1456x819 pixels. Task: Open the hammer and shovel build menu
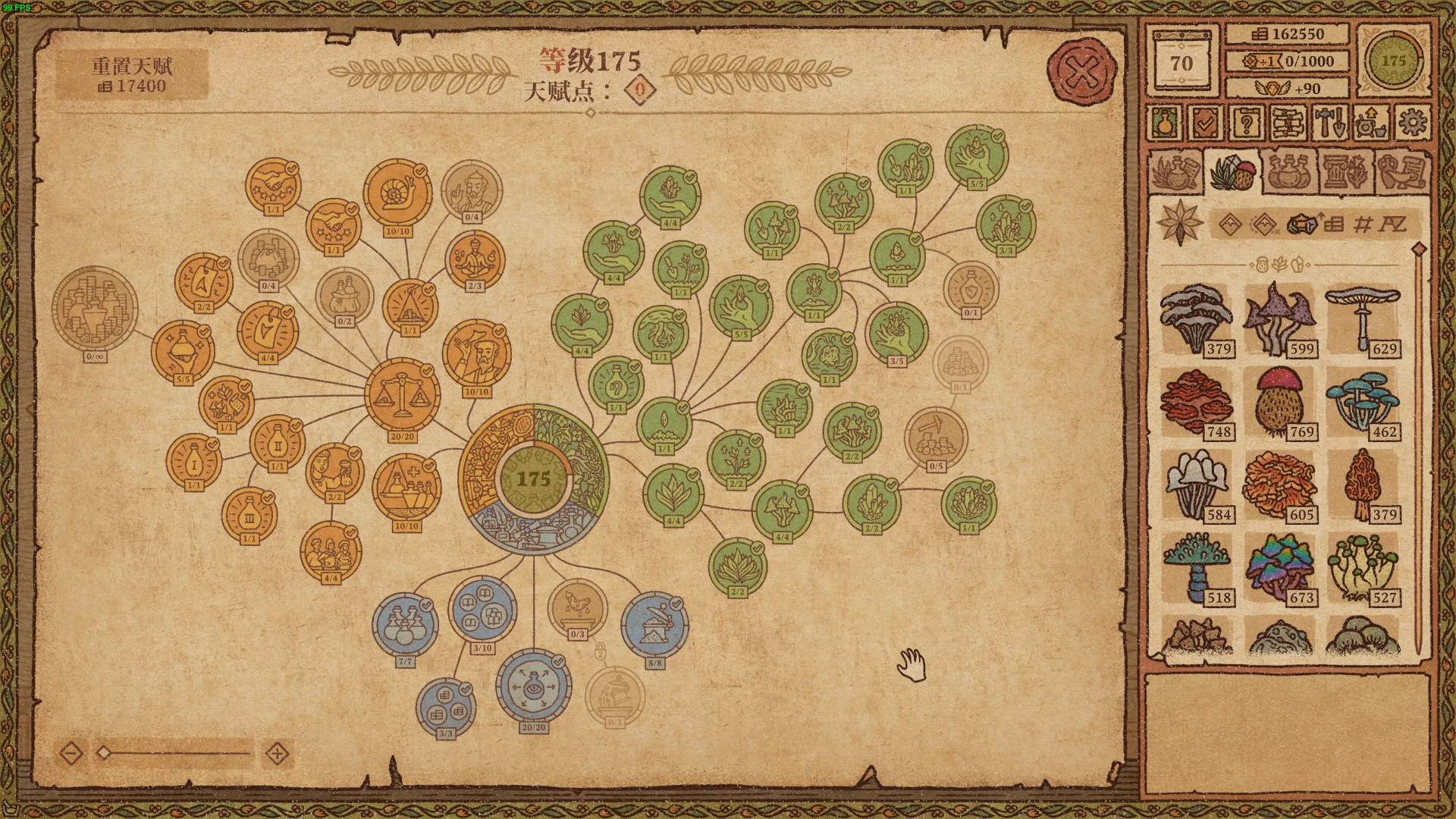(x=1329, y=121)
